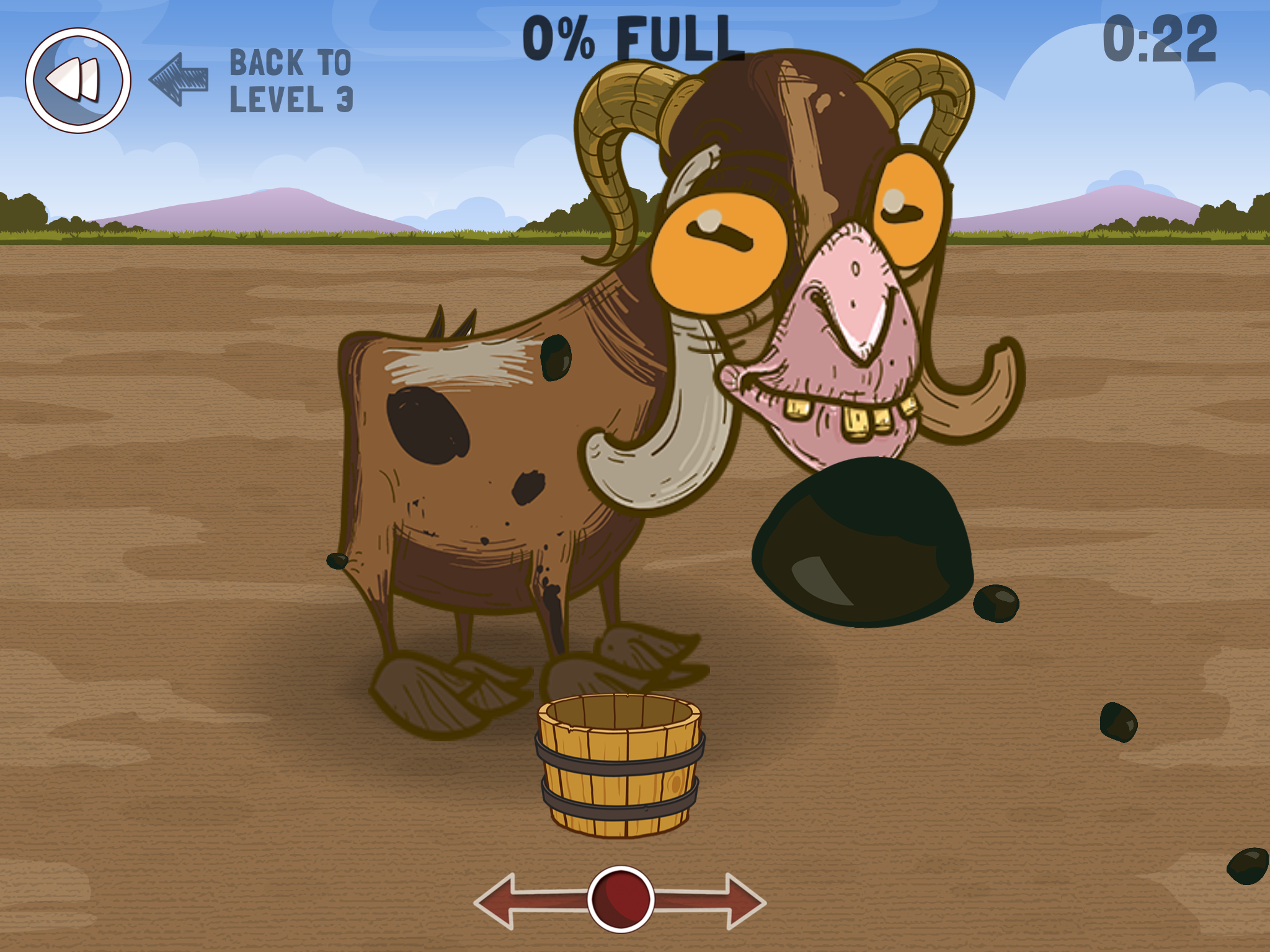Click the round rewind button
Screen dimensions: 1270x952
pyautogui.click(x=78, y=81)
